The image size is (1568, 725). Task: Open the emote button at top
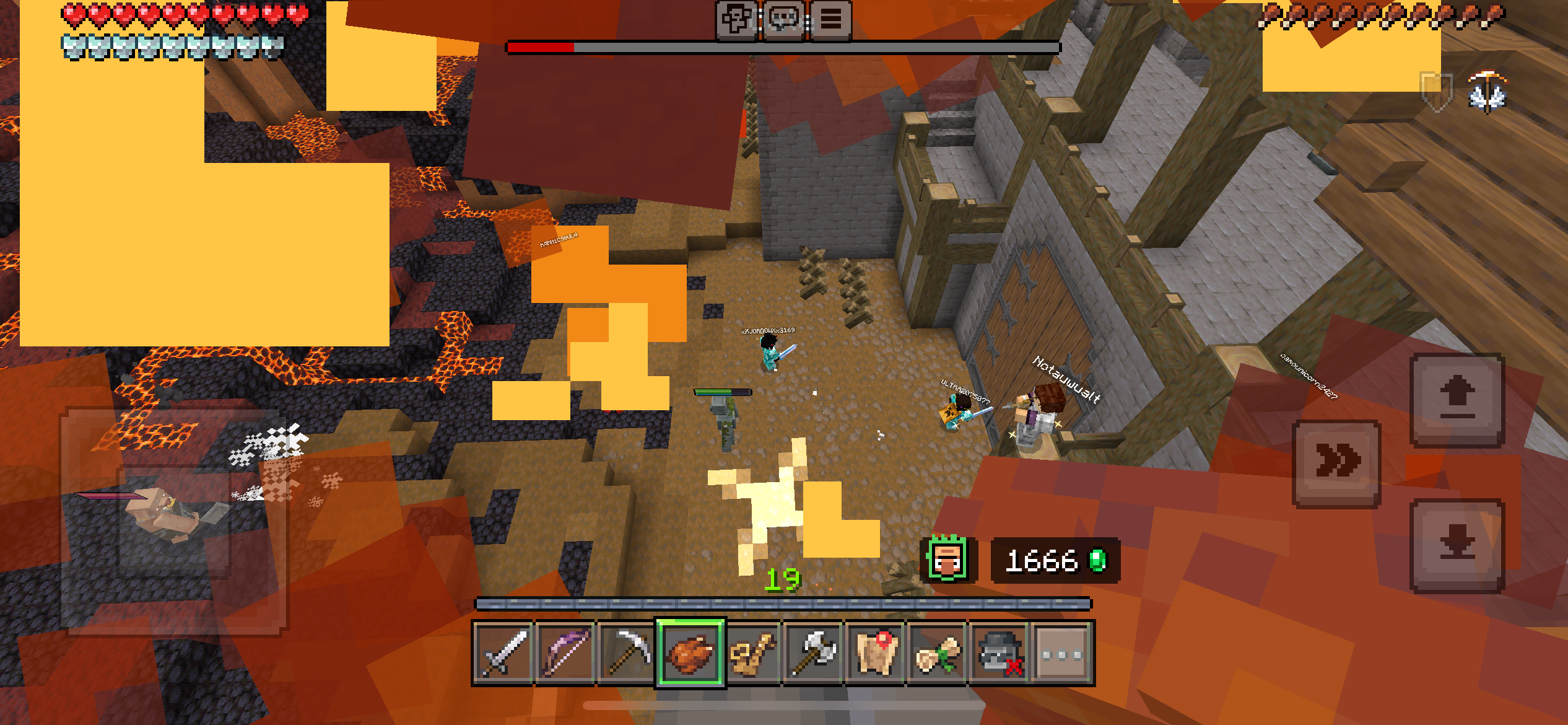pos(737,20)
